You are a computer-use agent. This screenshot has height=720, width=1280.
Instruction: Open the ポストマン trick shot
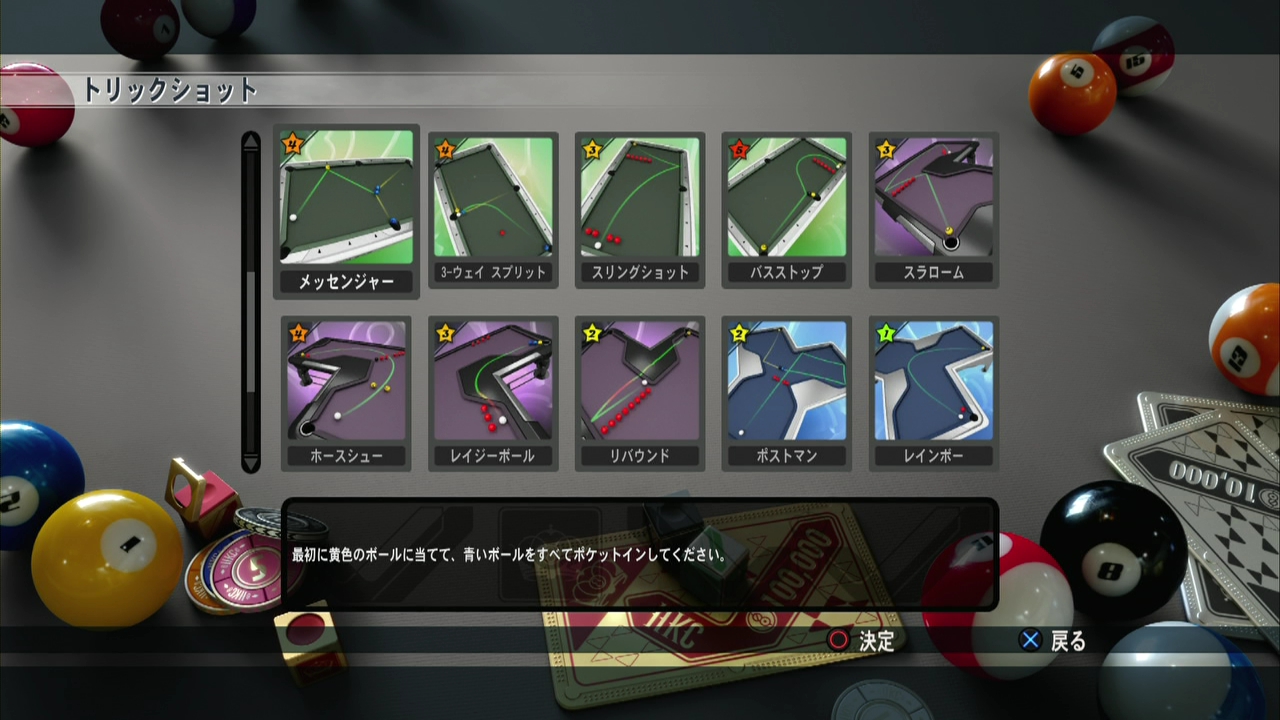[786, 385]
